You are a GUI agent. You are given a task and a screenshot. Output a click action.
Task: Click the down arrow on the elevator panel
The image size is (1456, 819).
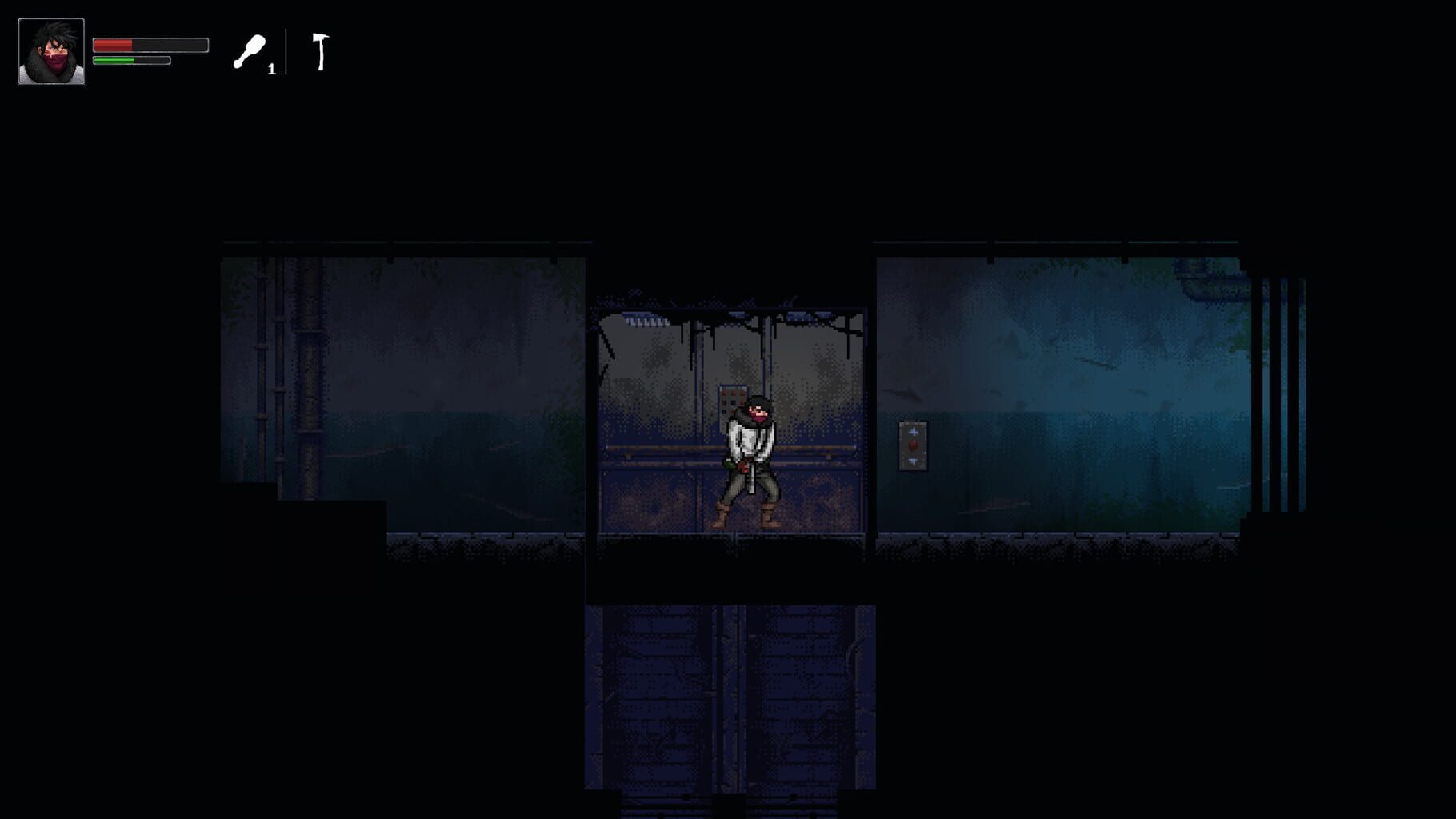coord(913,461)
